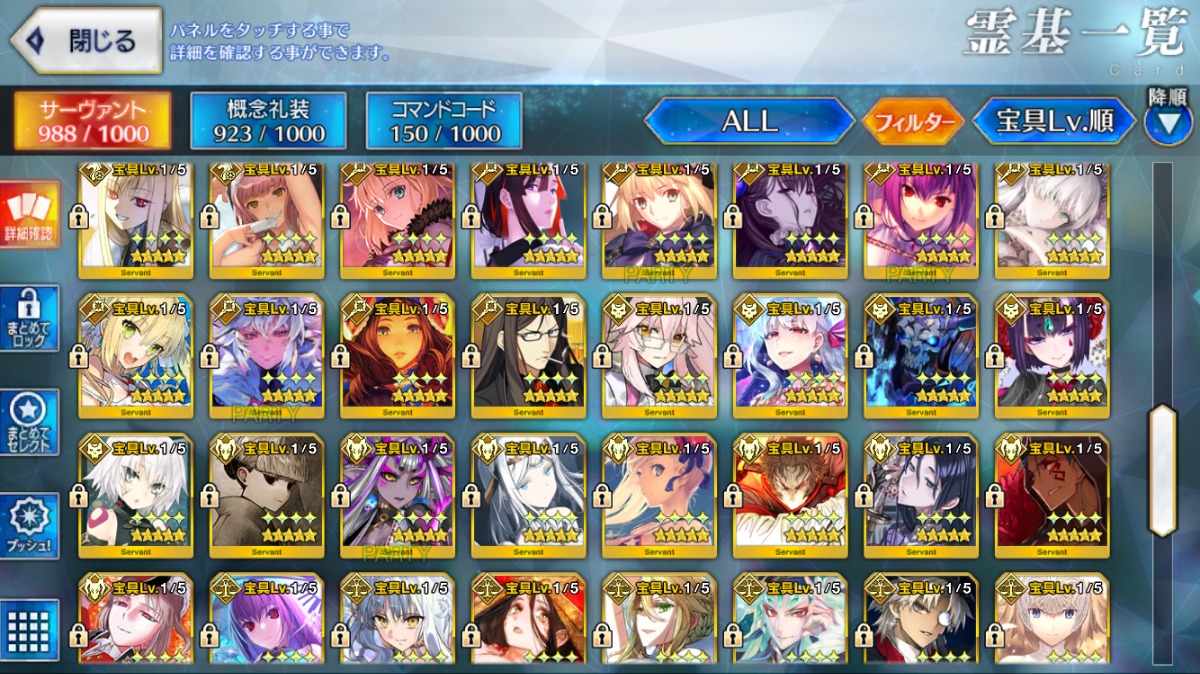
Task: Switch to the サーヴァント tab
Action: [91, 121]
